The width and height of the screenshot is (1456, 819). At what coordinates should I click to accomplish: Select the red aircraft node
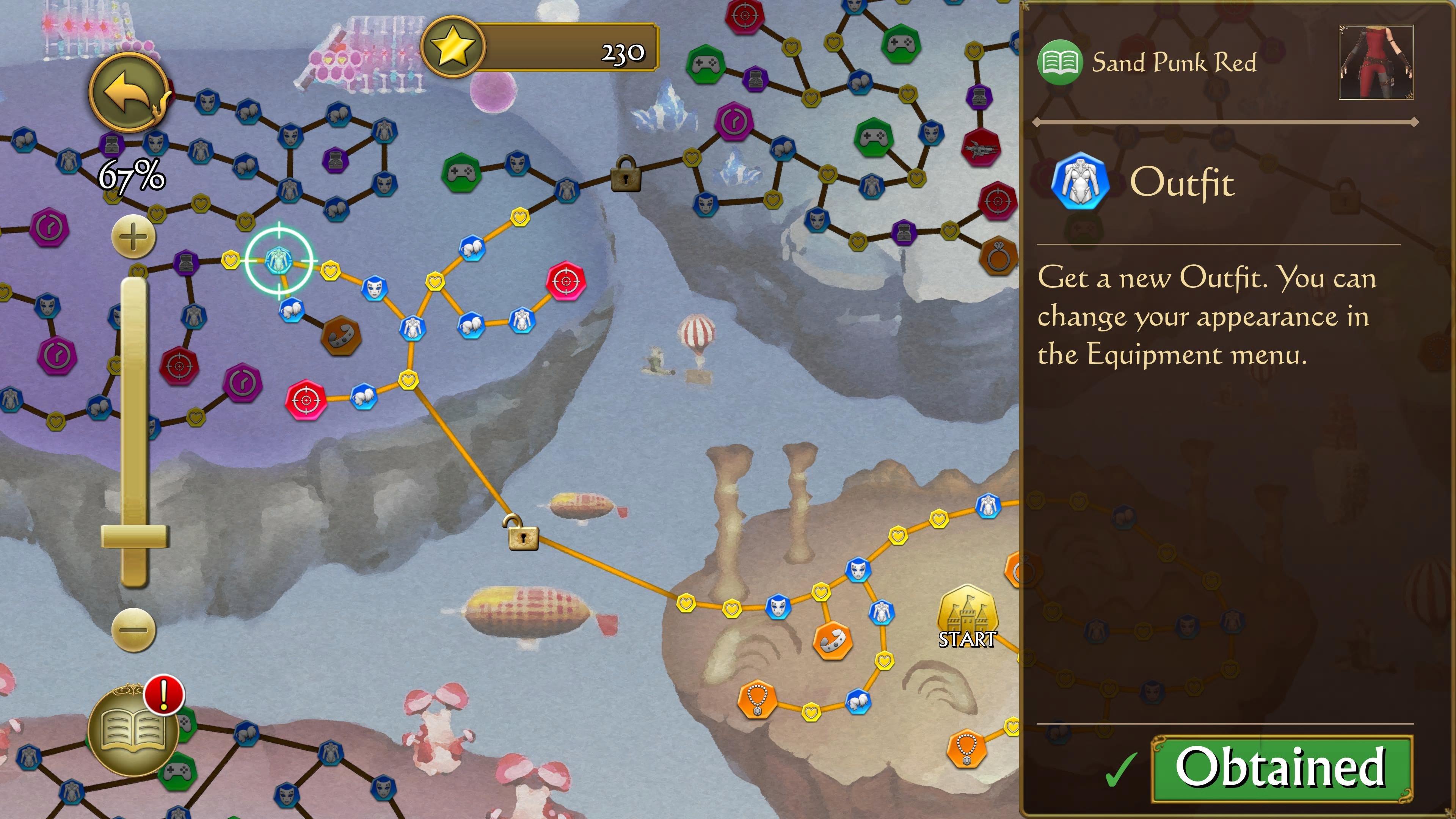(x=981, y=147)
